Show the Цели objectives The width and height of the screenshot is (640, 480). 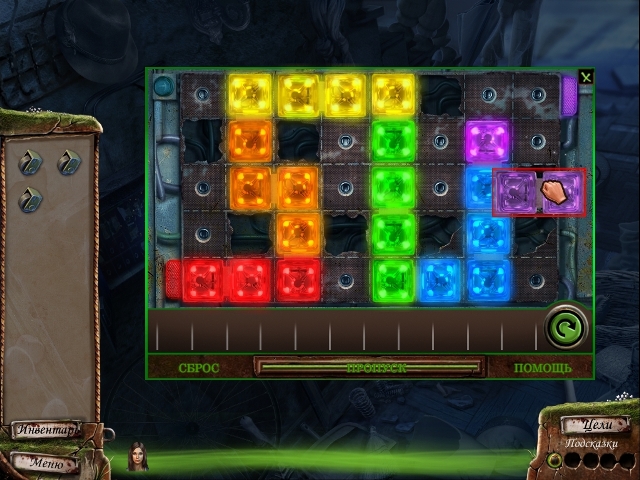point(595,425)
